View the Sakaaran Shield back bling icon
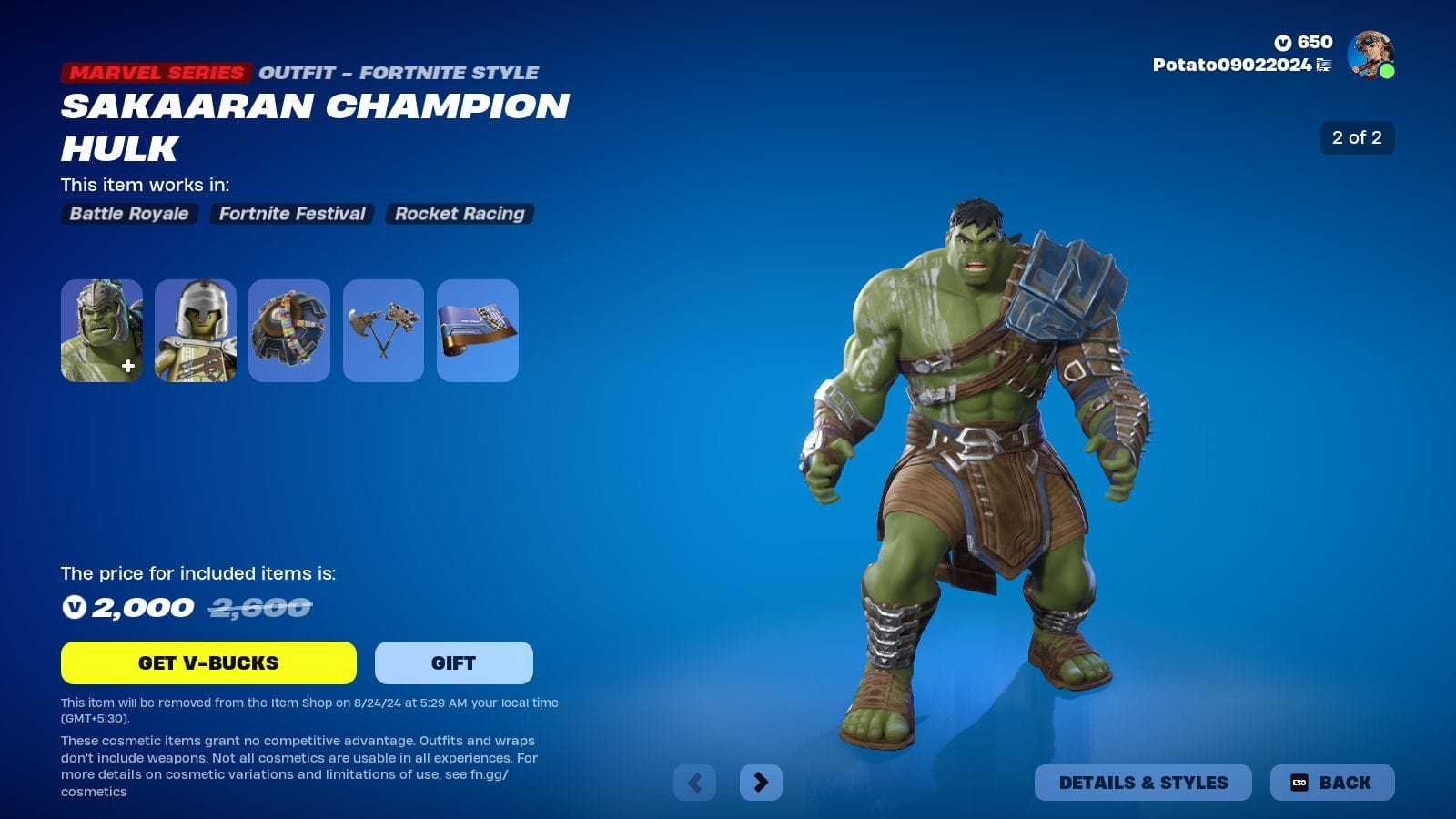This screenshot has width=1456, height=819. (290, 330)
